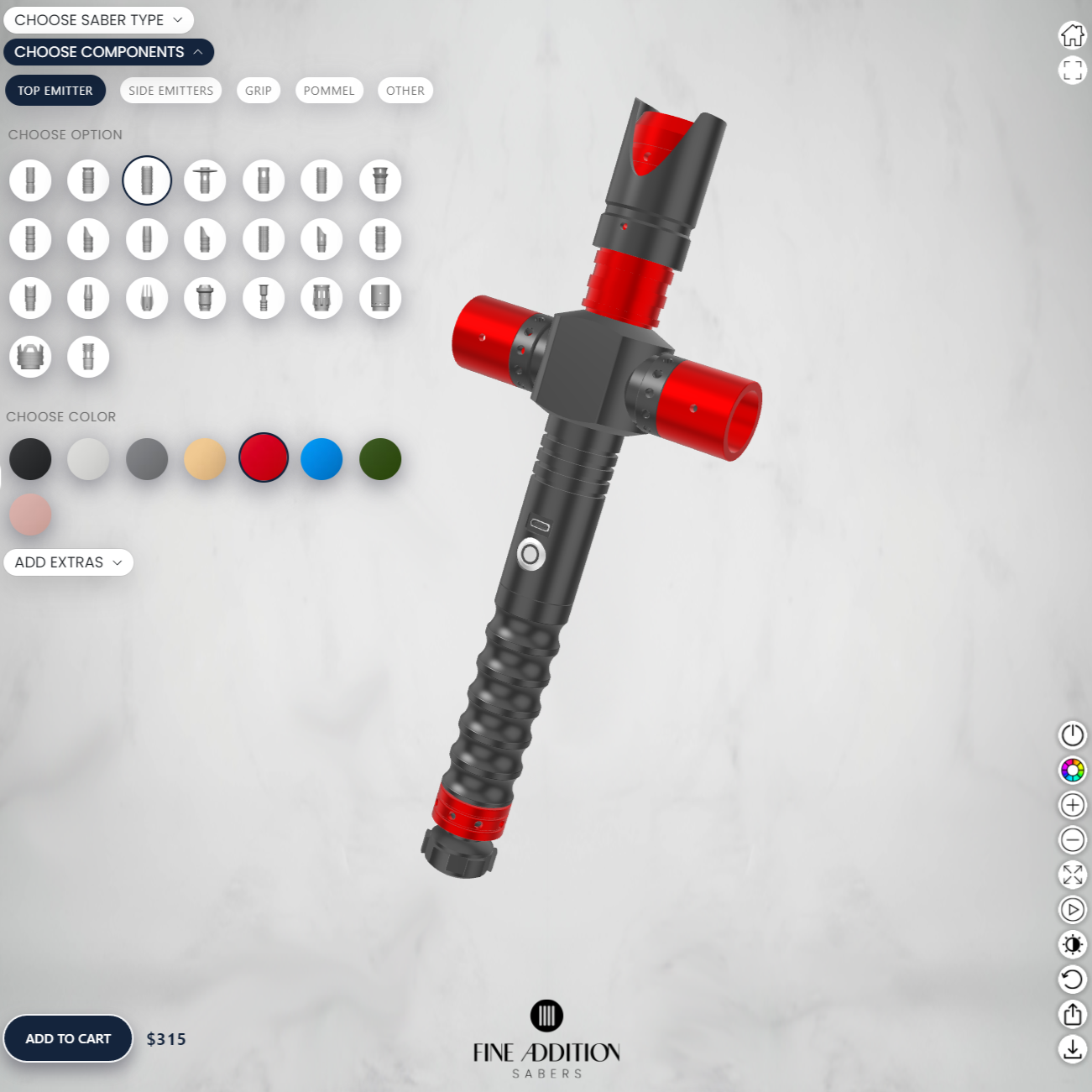Select the currently highlighted emitter option
This screenshot has width=1092, height=1092.
[x=147, y=180]
